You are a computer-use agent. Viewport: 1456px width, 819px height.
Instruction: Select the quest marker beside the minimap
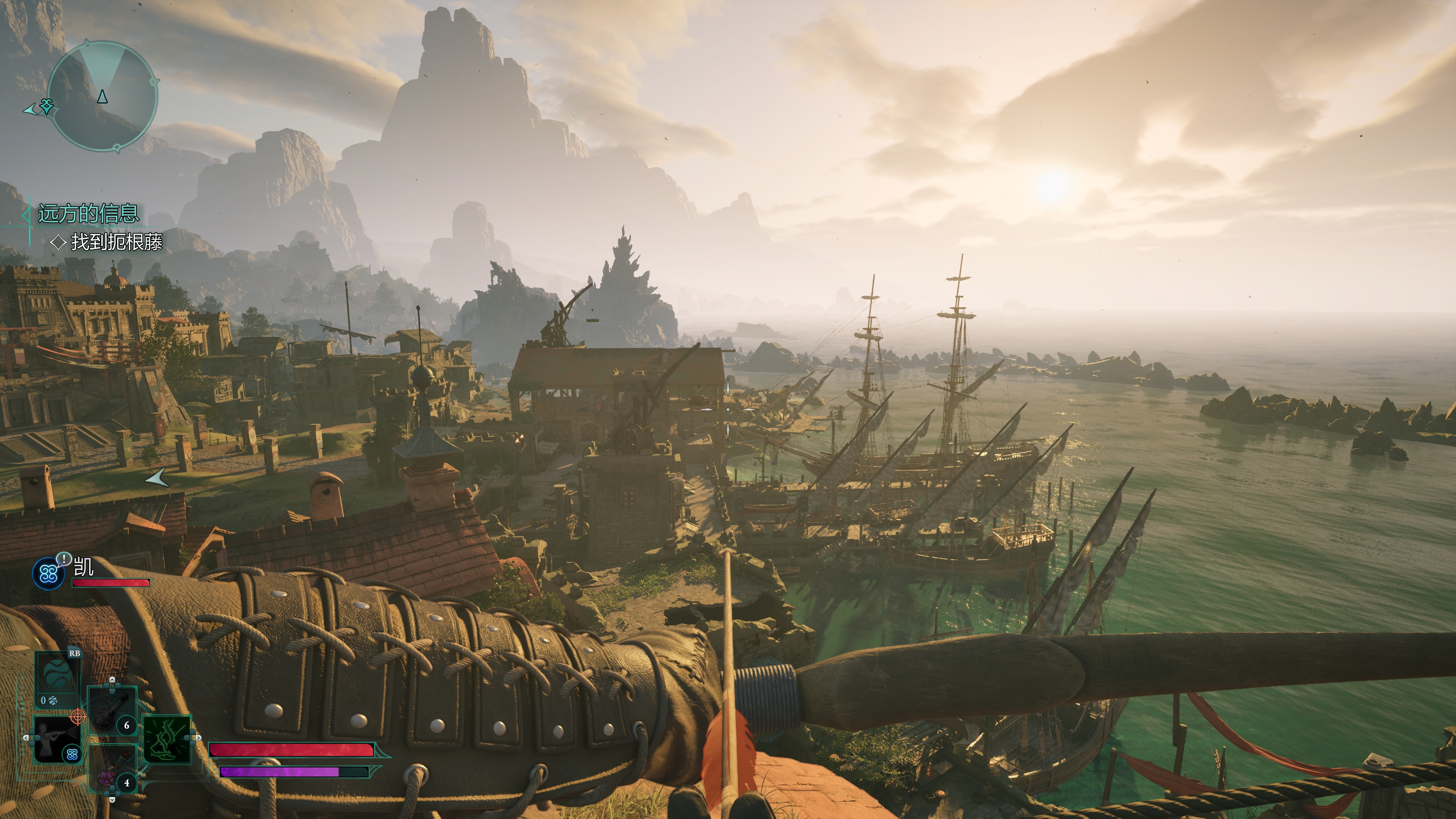(x=46, y=106)
